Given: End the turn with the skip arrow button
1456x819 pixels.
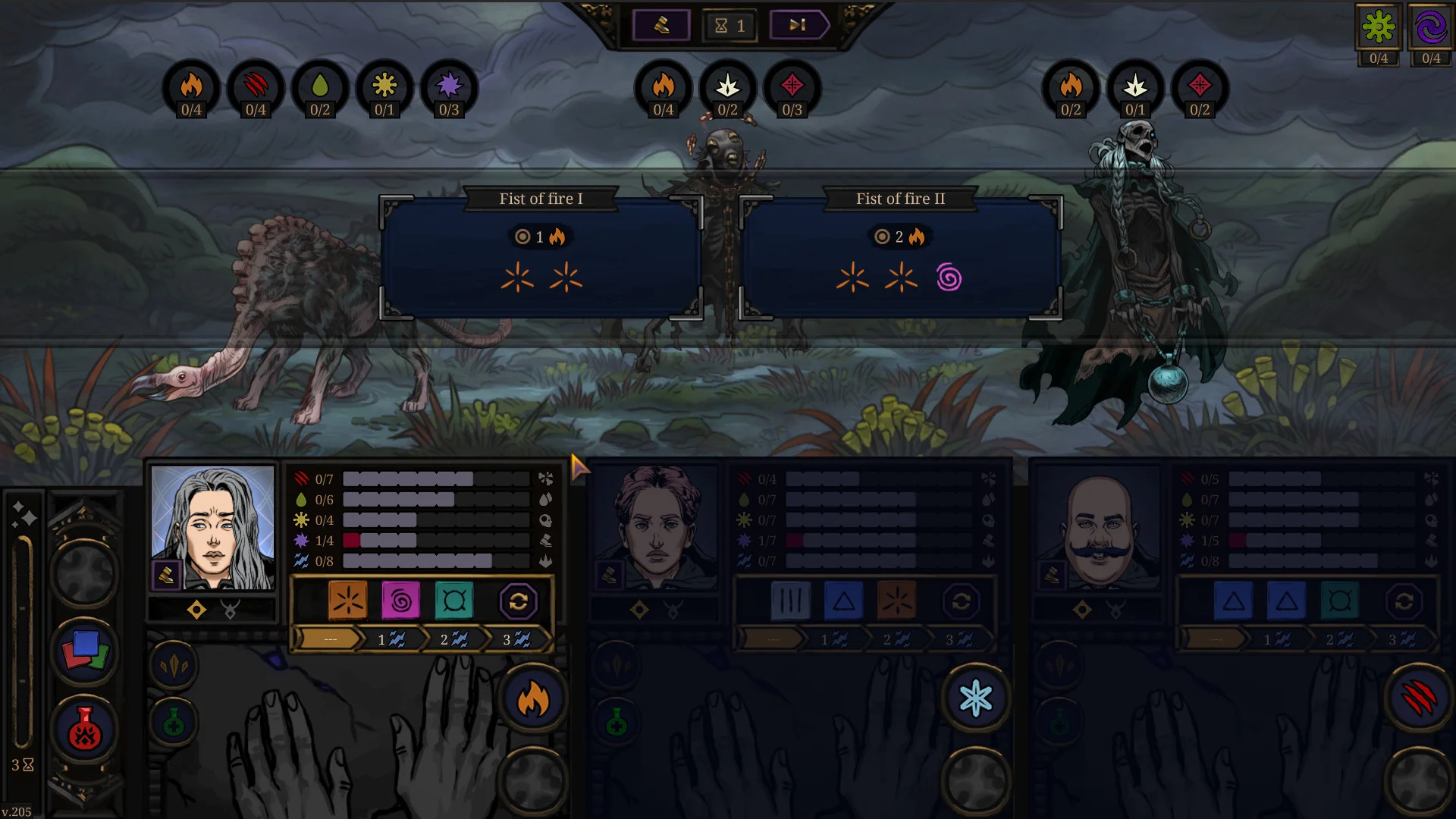Looking at the screenshot, I should pos(799,25).
